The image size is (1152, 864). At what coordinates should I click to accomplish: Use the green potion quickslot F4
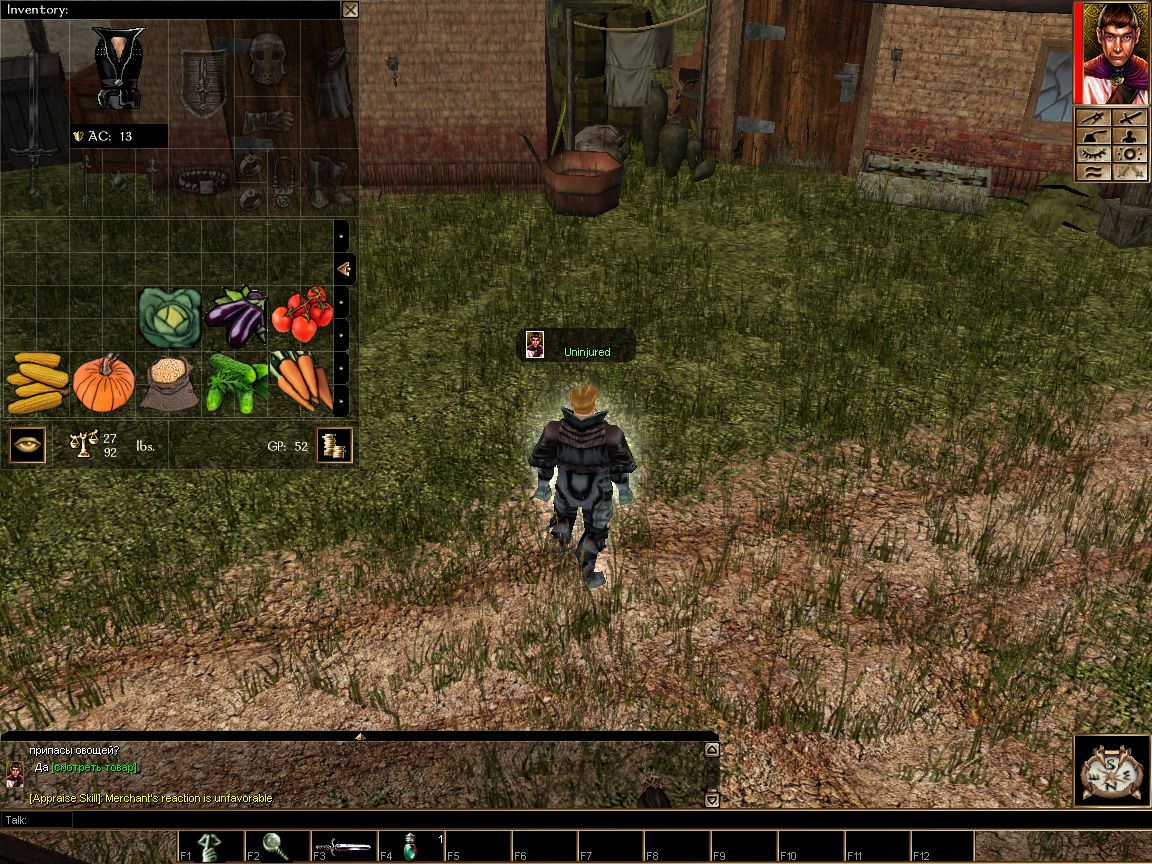(x=410, y=846)
